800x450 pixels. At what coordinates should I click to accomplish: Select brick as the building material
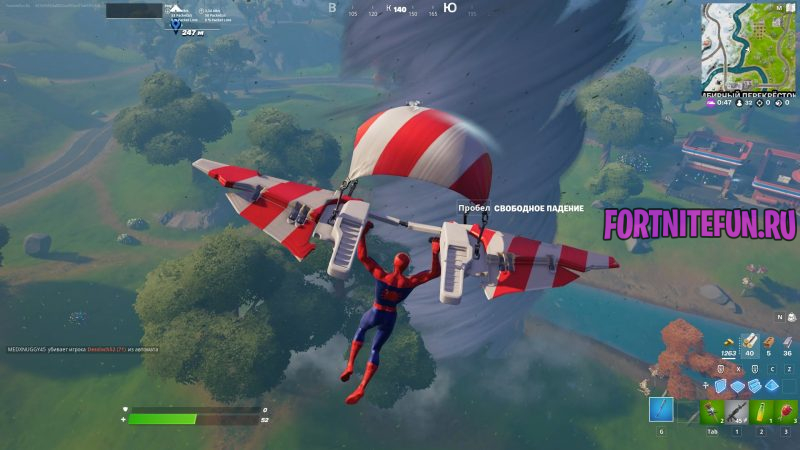click(x=768, y=341)
